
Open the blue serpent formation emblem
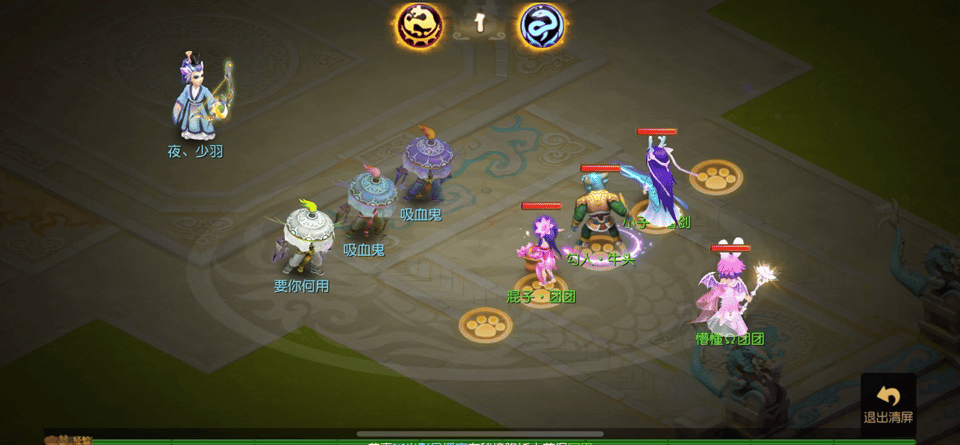click(541, 26)
